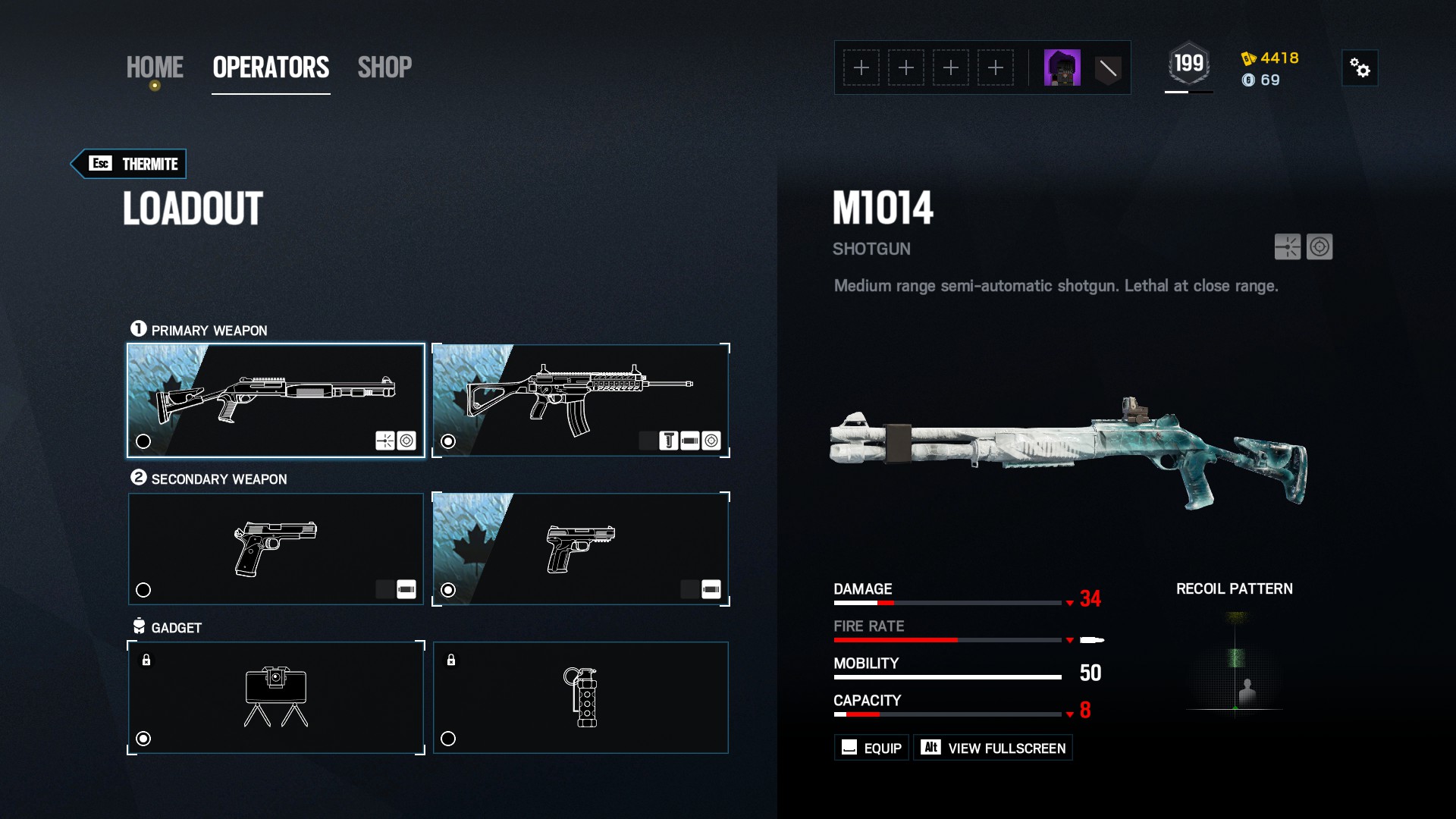Viewport: 1456px width, 819px height.
Task: Select the grip attachment icon on the rifle card
Action: [669, 441]
